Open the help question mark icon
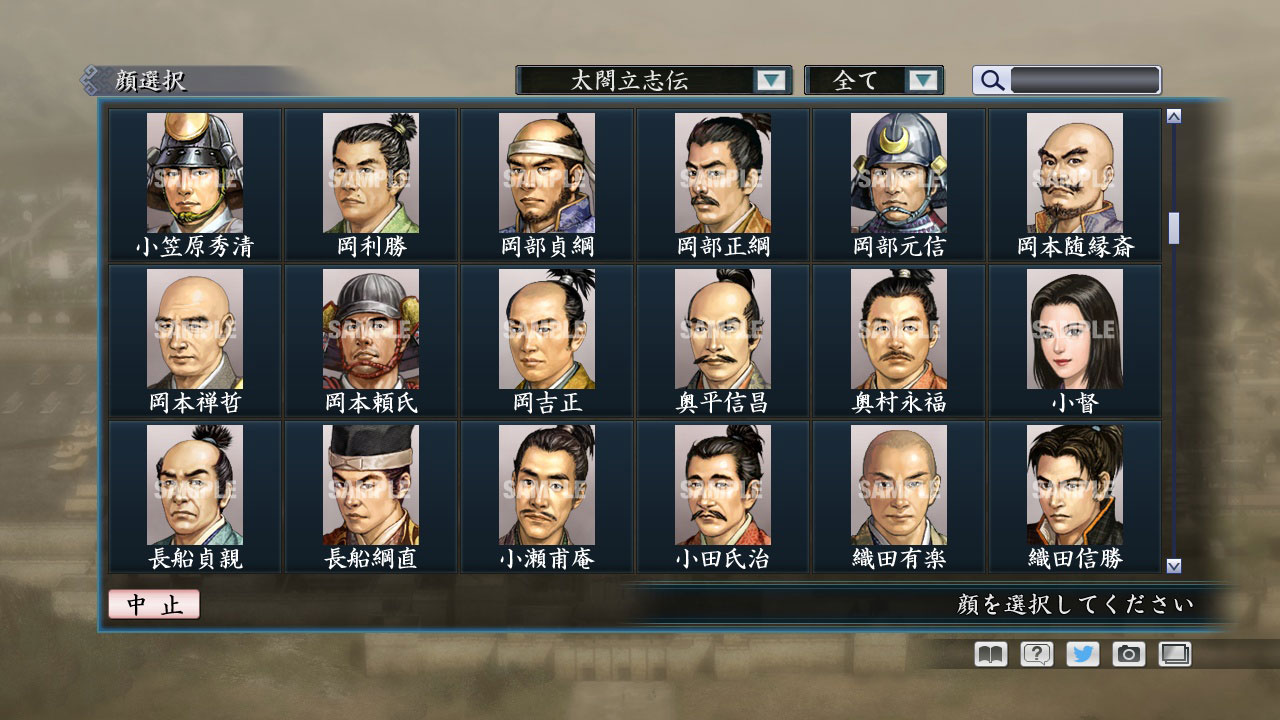 pyautogui.click(x=1035, y=654)
